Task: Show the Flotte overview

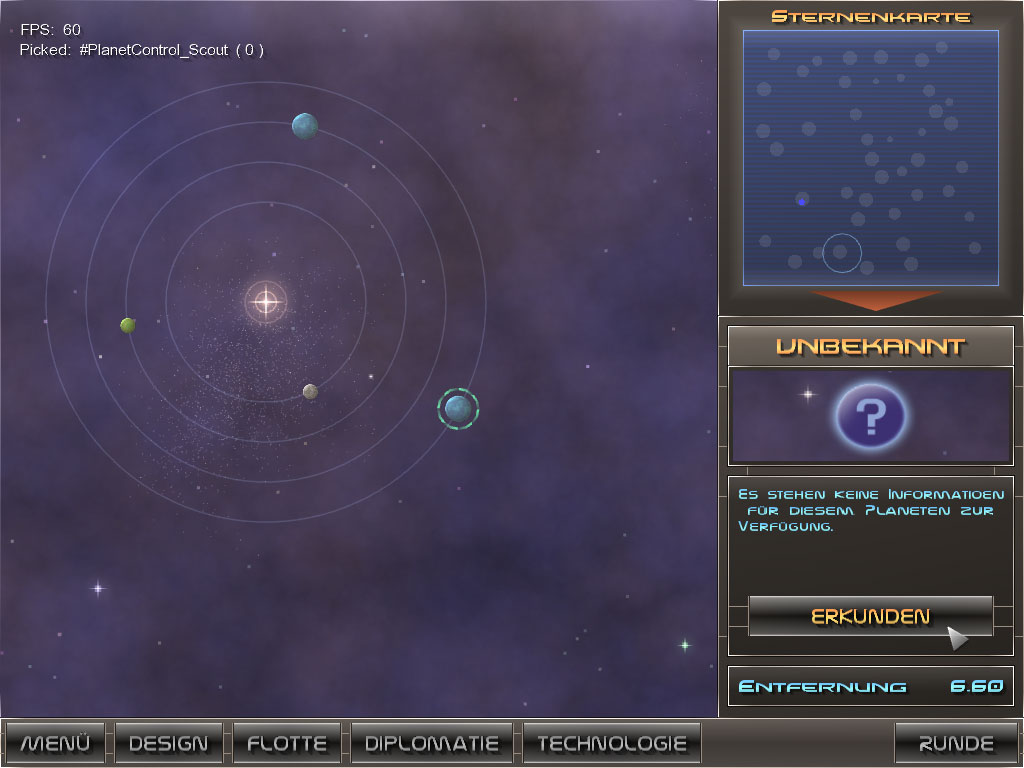Action: click(287, 743)
